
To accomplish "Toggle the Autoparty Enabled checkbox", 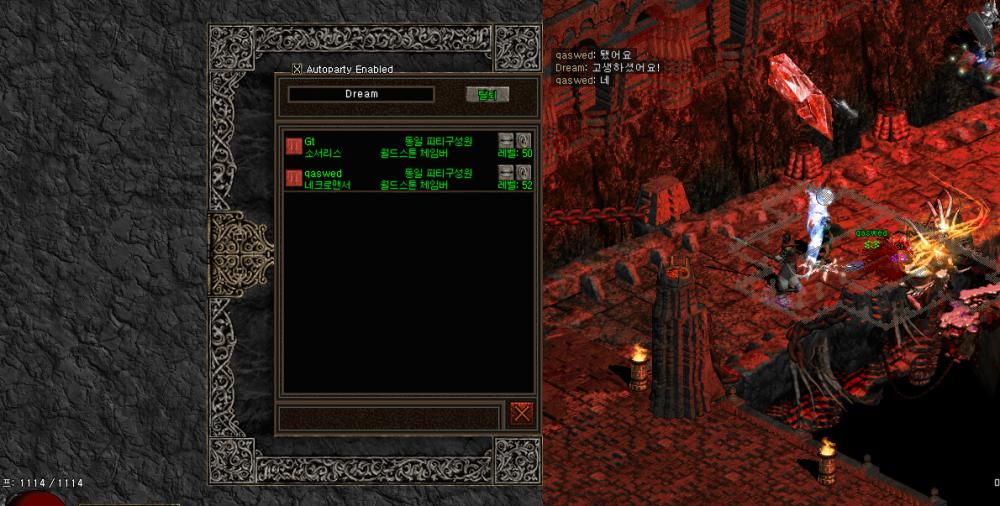I will [297, 69].
